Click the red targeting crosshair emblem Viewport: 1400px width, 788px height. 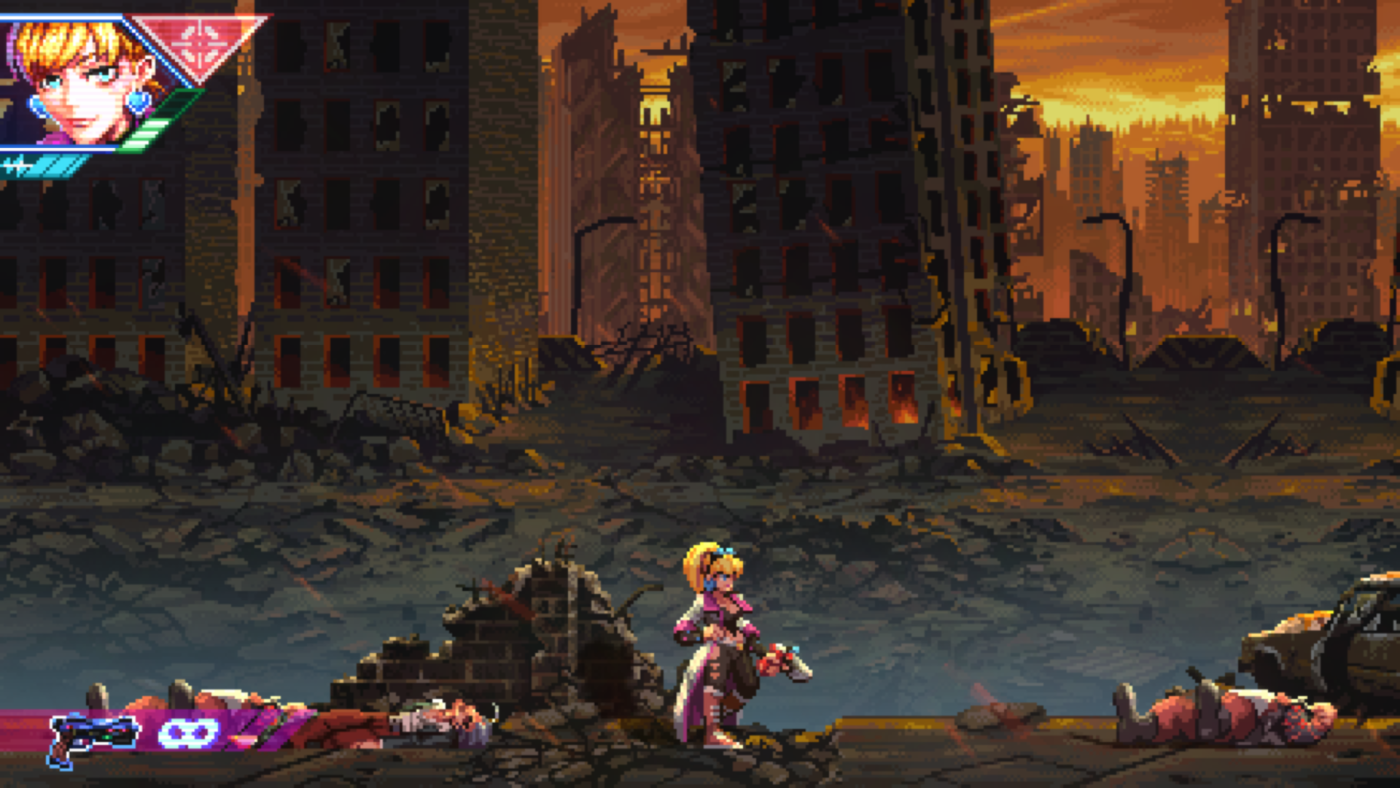tap(200, 45)
